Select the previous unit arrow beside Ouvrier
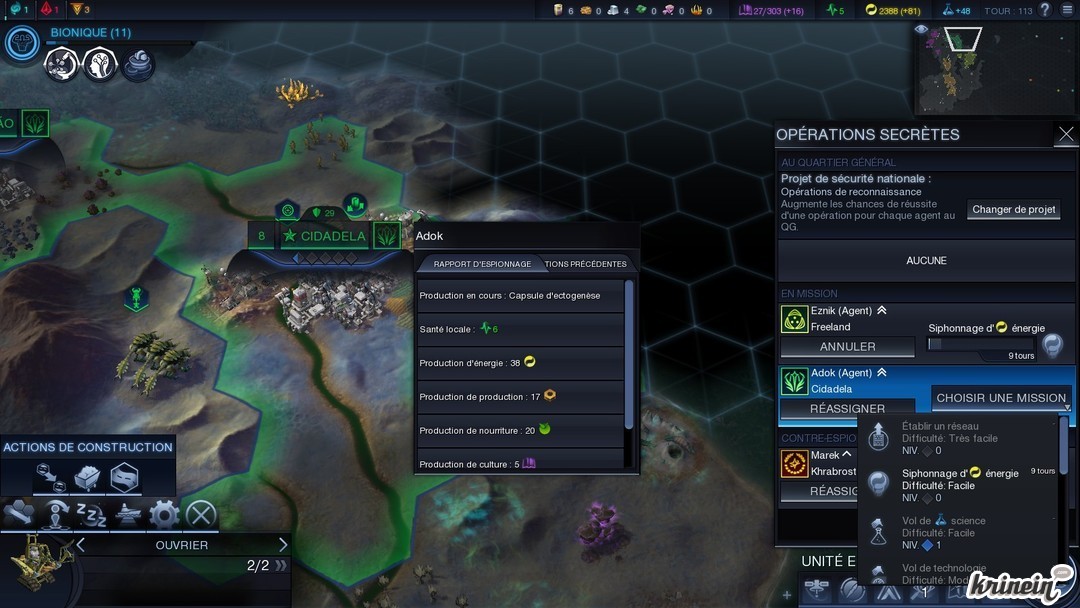The image size is (1080, 608). coord(81,545)
